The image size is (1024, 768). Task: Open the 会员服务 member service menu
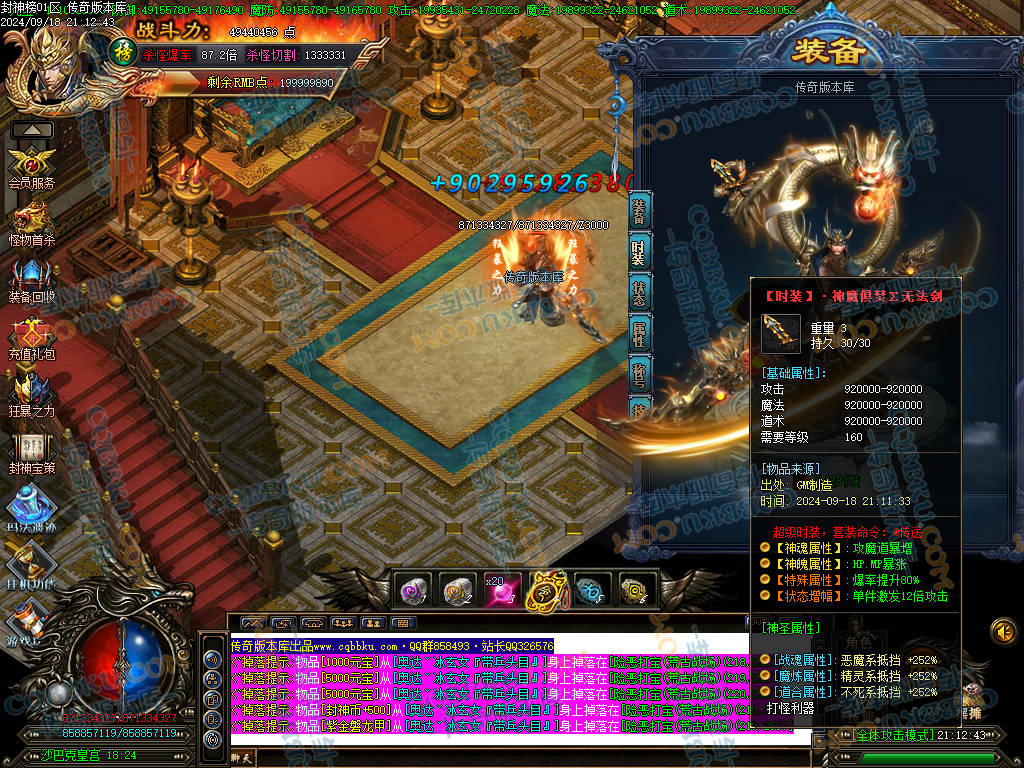tap(31, 166)
